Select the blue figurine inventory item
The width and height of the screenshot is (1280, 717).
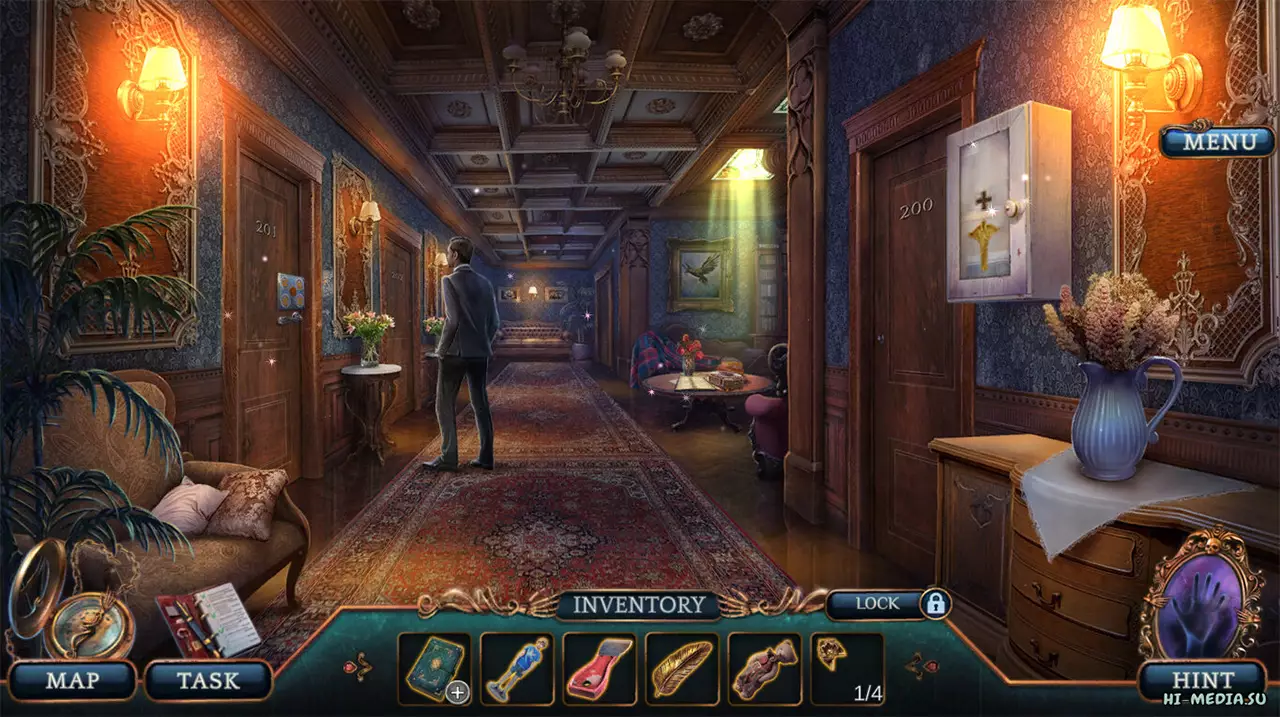pyautogui.click(x=516, y=668)
